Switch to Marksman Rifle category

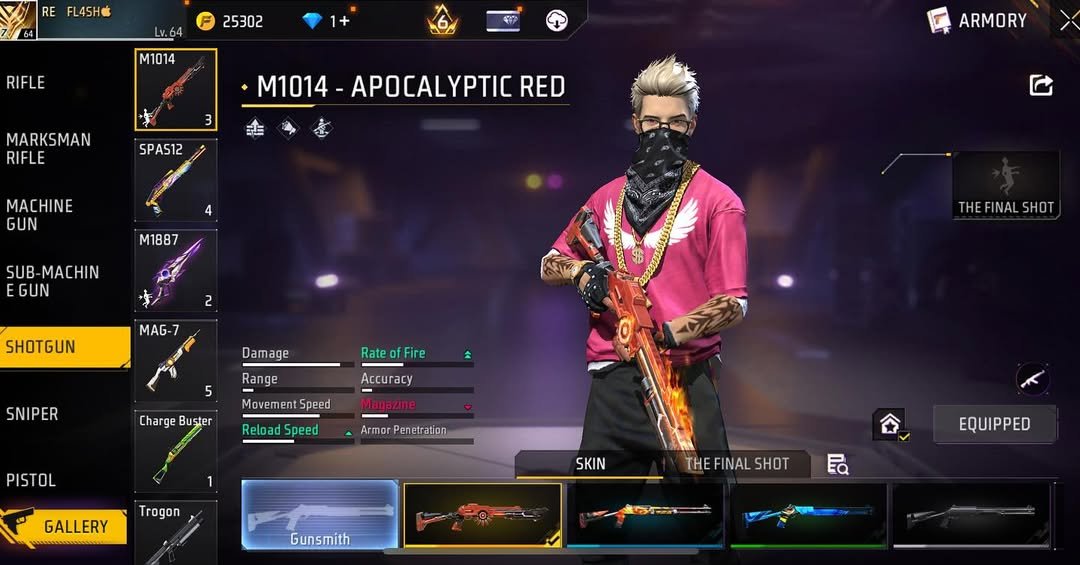(48, 149)
